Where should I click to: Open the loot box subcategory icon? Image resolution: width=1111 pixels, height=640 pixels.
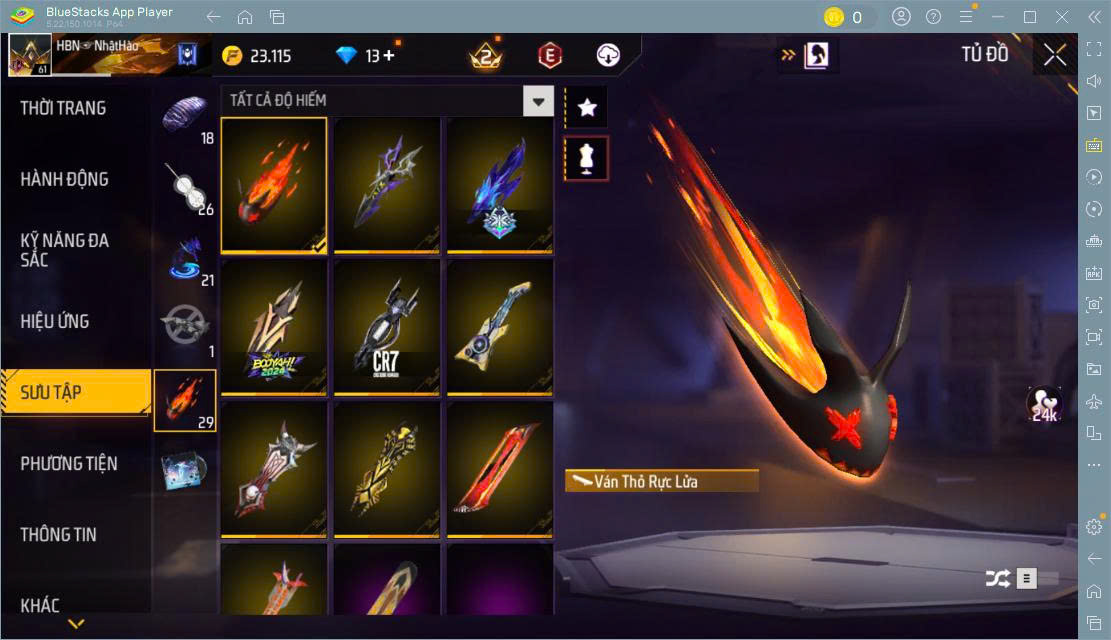coord(186,469)
